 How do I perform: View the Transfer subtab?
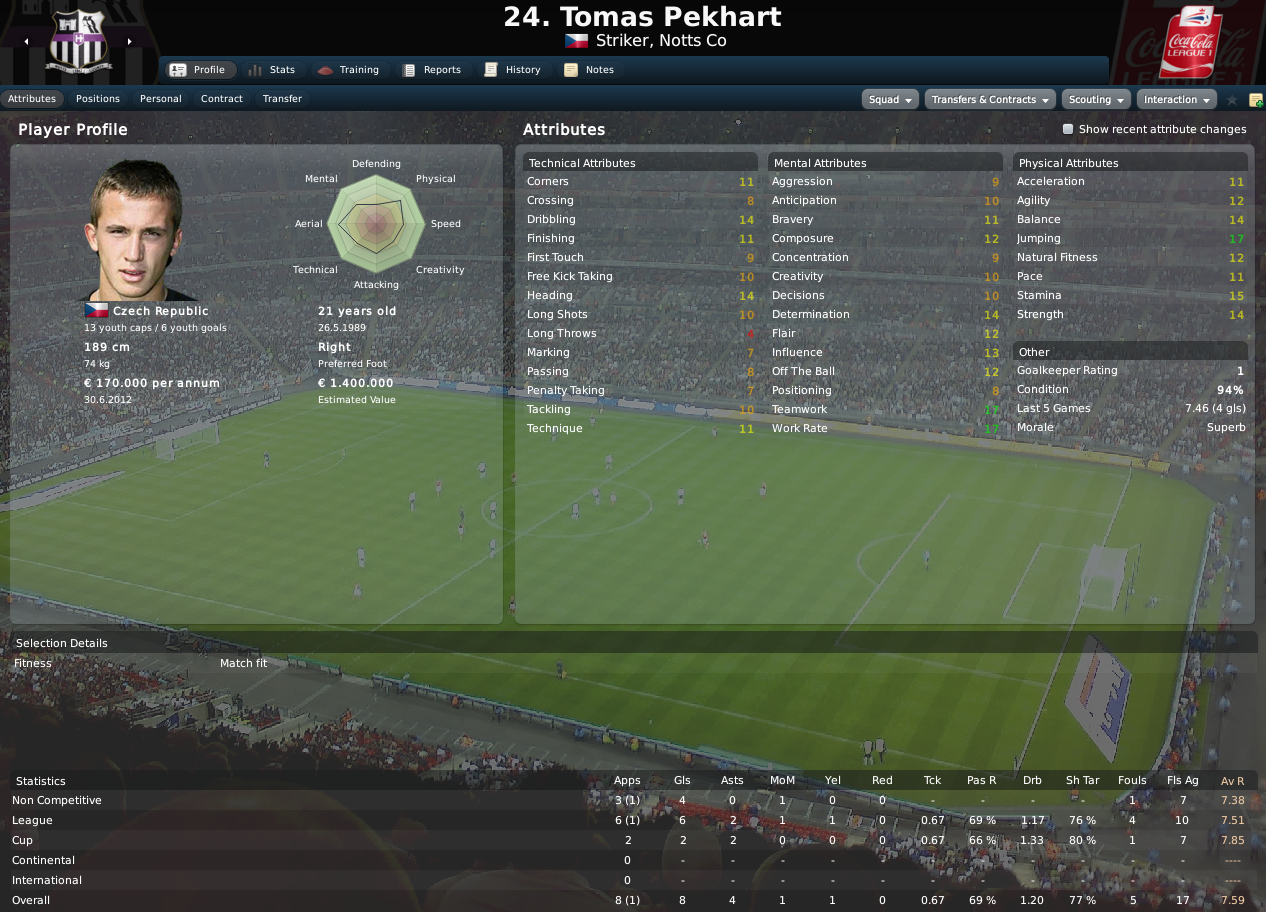(x=282, y=99)
